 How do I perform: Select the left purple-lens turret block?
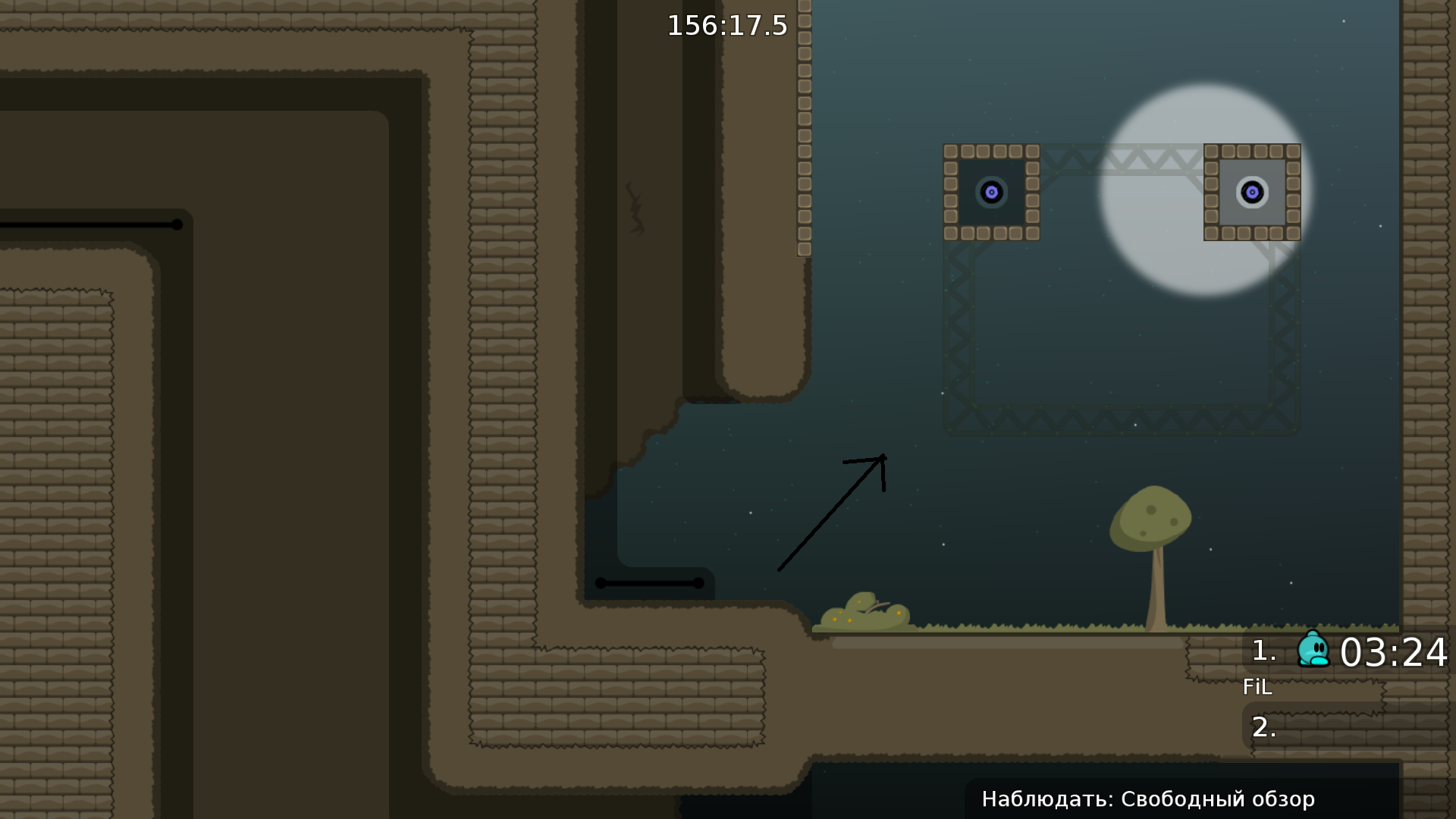pyautogui.click(x=992, y=192)
